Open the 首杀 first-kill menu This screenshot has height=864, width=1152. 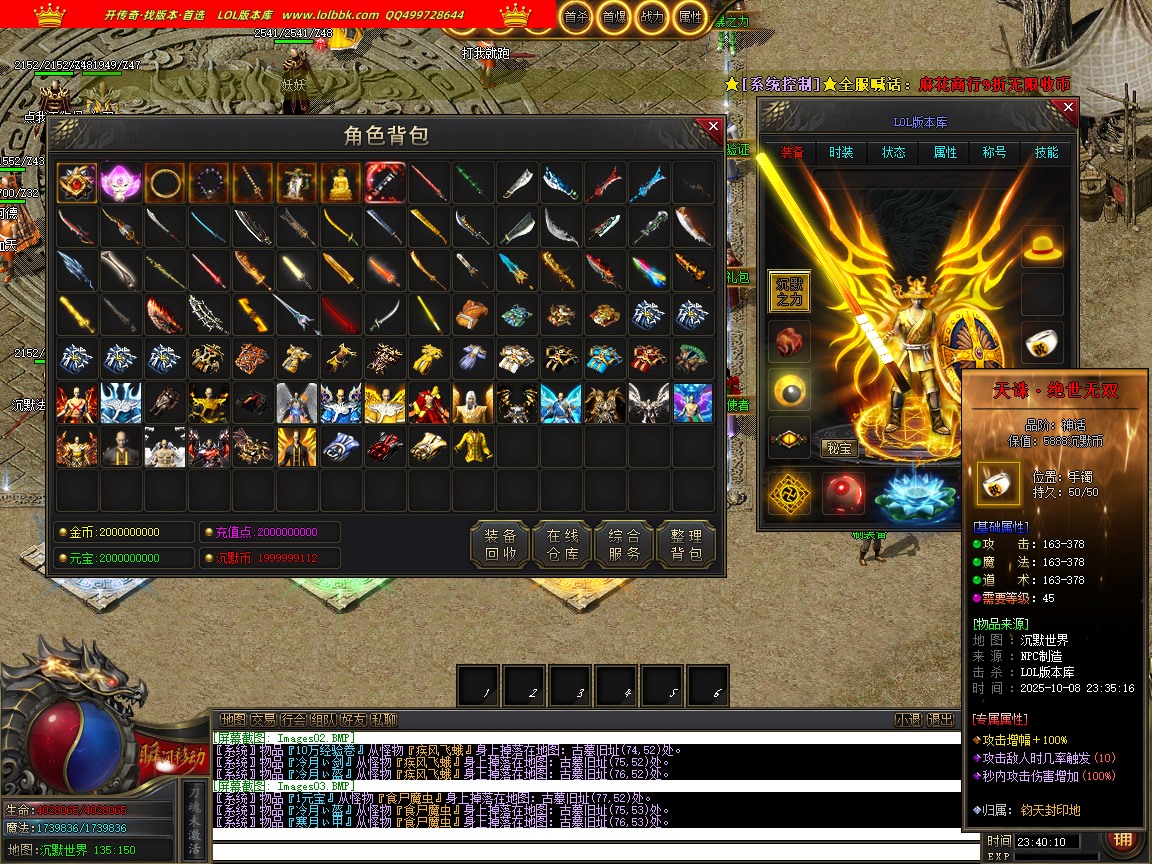576,16
